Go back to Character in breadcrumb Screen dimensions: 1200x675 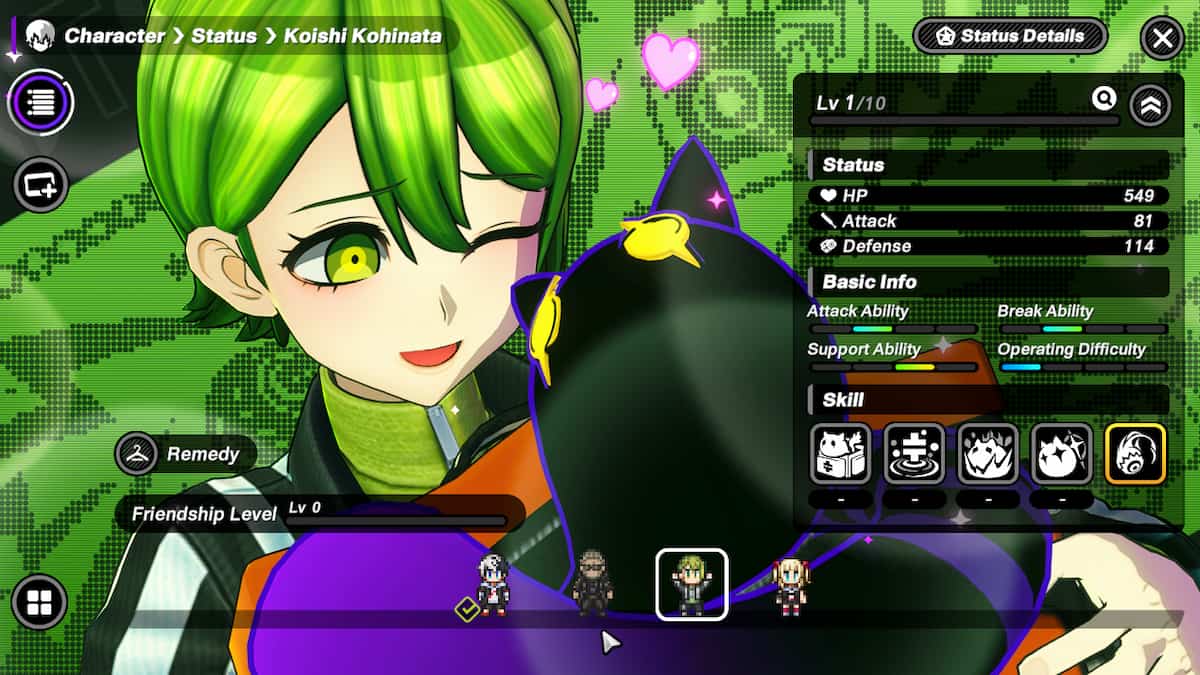114,36
